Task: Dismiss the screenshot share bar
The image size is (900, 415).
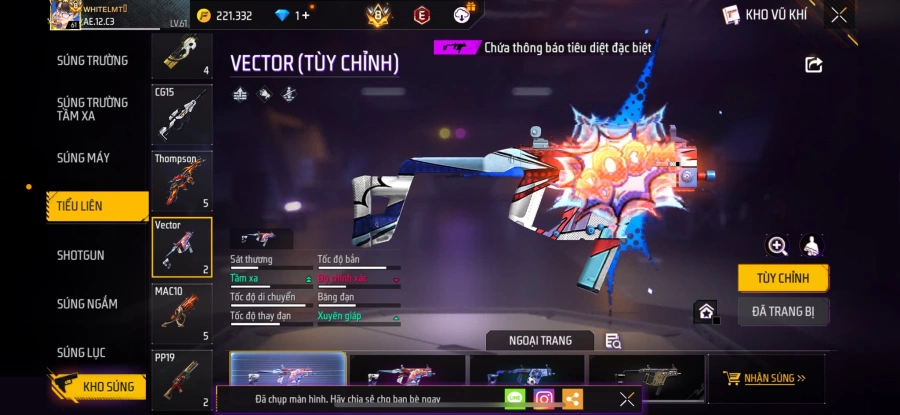Action: point(627,399)
